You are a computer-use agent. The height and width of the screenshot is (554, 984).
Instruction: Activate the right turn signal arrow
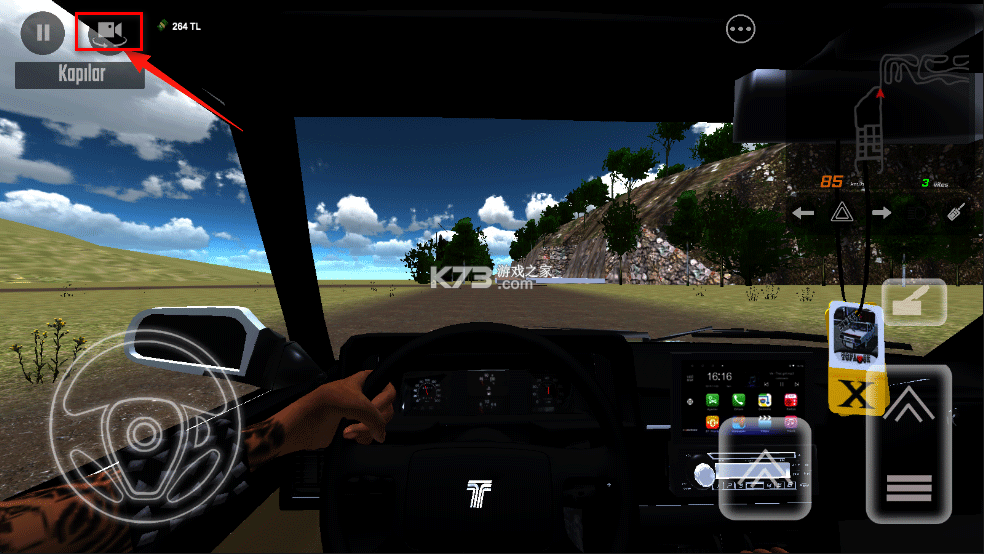[x=881, y=213]
